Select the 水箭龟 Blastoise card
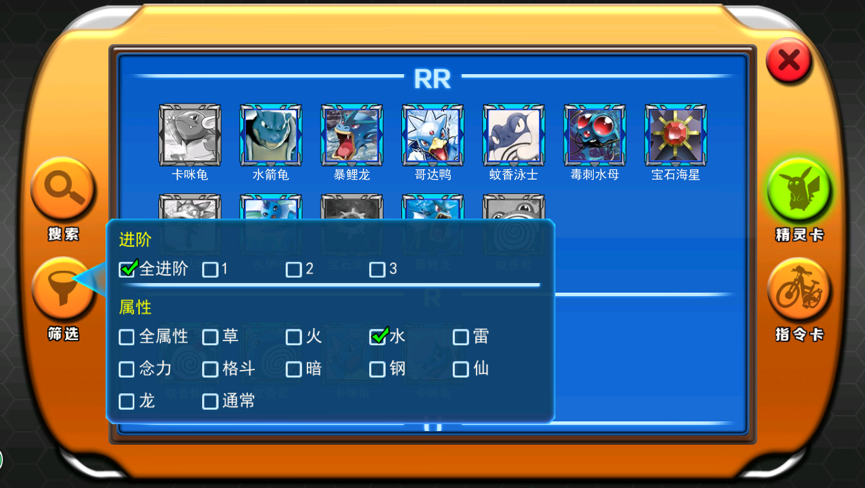 [270, 136]
